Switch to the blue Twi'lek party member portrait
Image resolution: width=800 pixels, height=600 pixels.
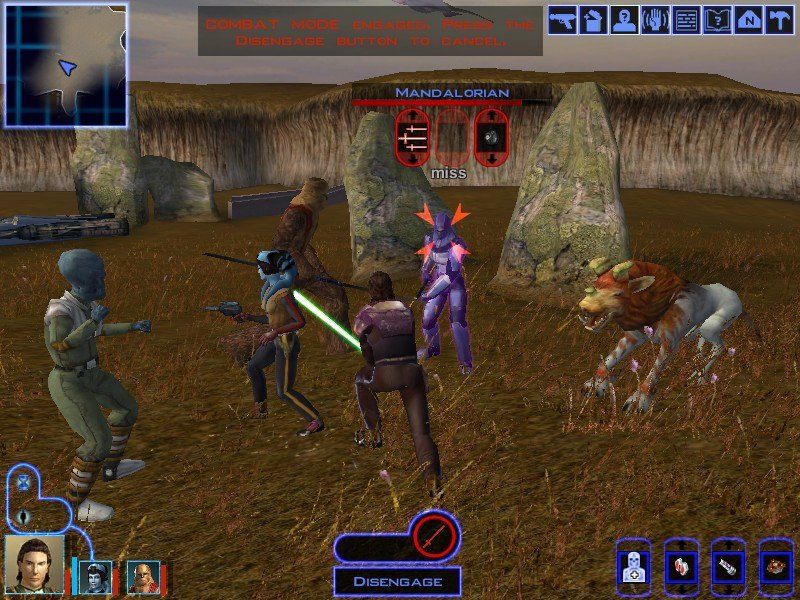tap(95, 575)
